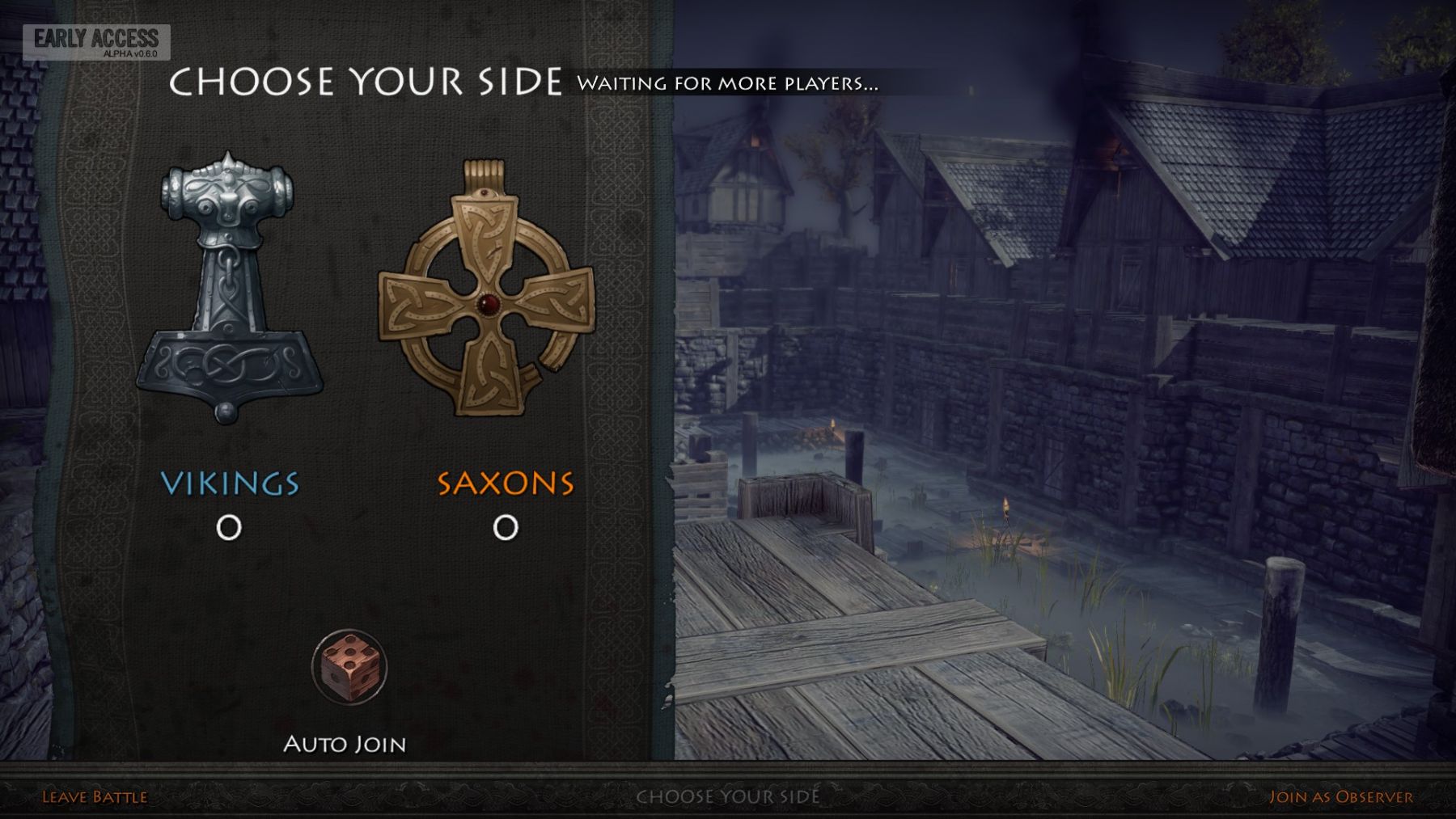The image size is (1456, 819).
Task: Join the Vikings side via hammer emblem
Action: (229, 287)
